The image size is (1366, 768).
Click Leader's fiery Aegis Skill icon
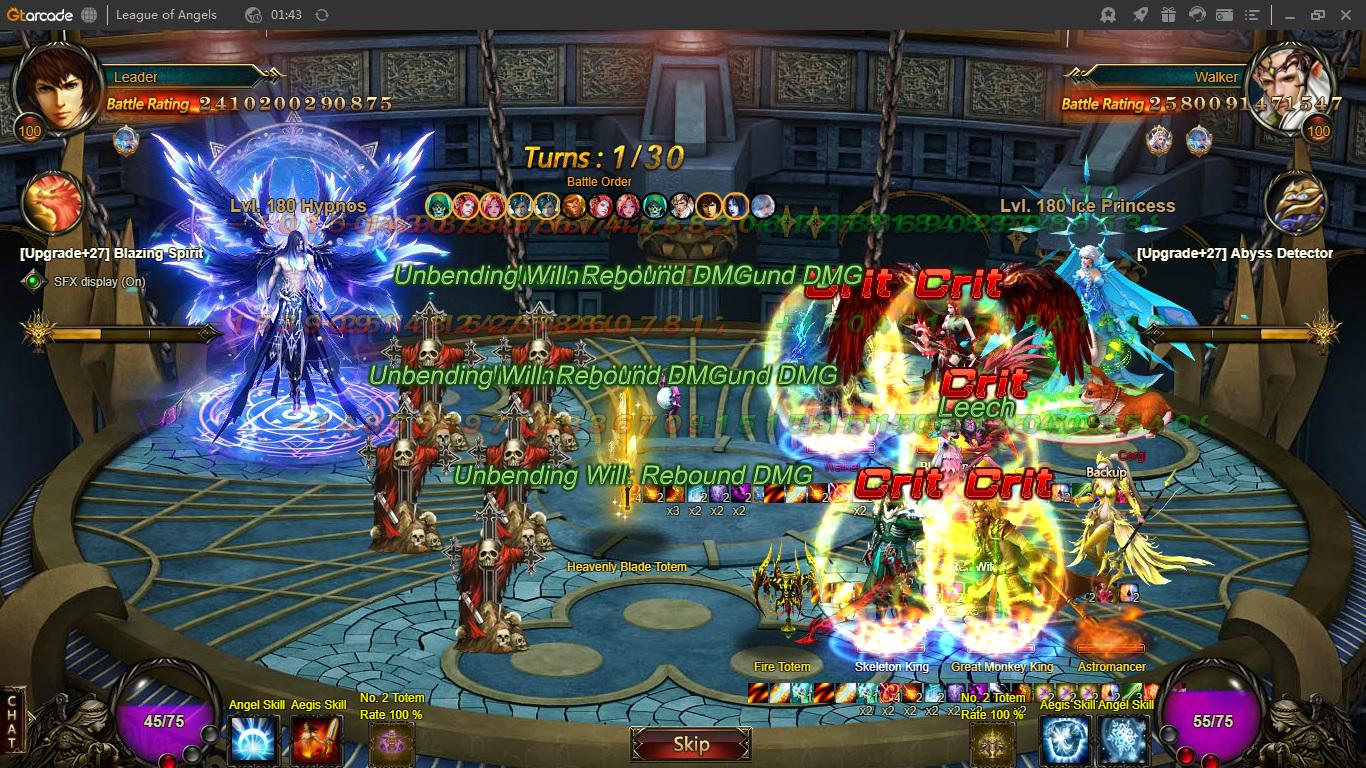pos(316,741)
